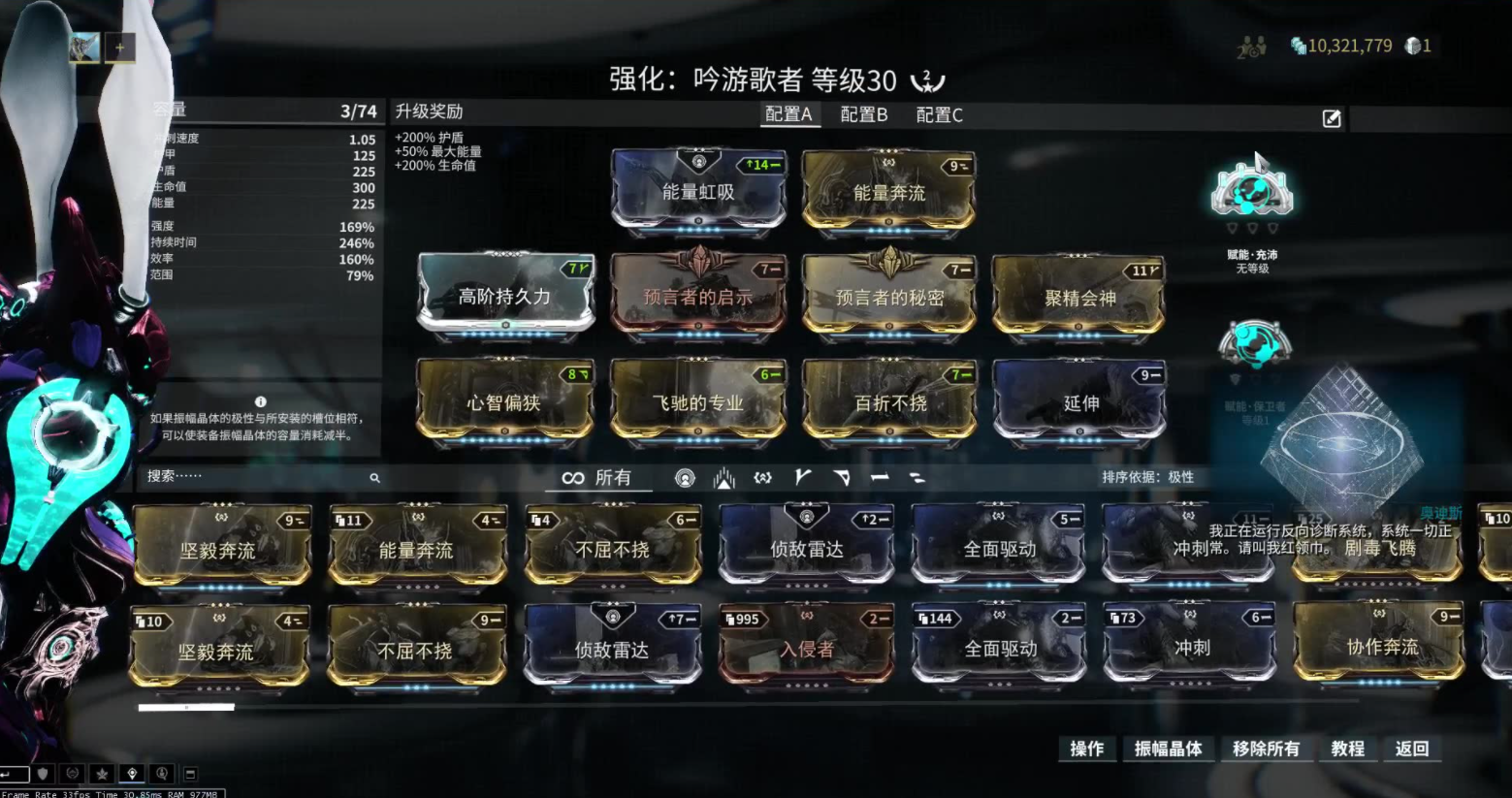Open the 教程 tutorial
This screenshot has height=798, width=1512.
(1347, 749)
